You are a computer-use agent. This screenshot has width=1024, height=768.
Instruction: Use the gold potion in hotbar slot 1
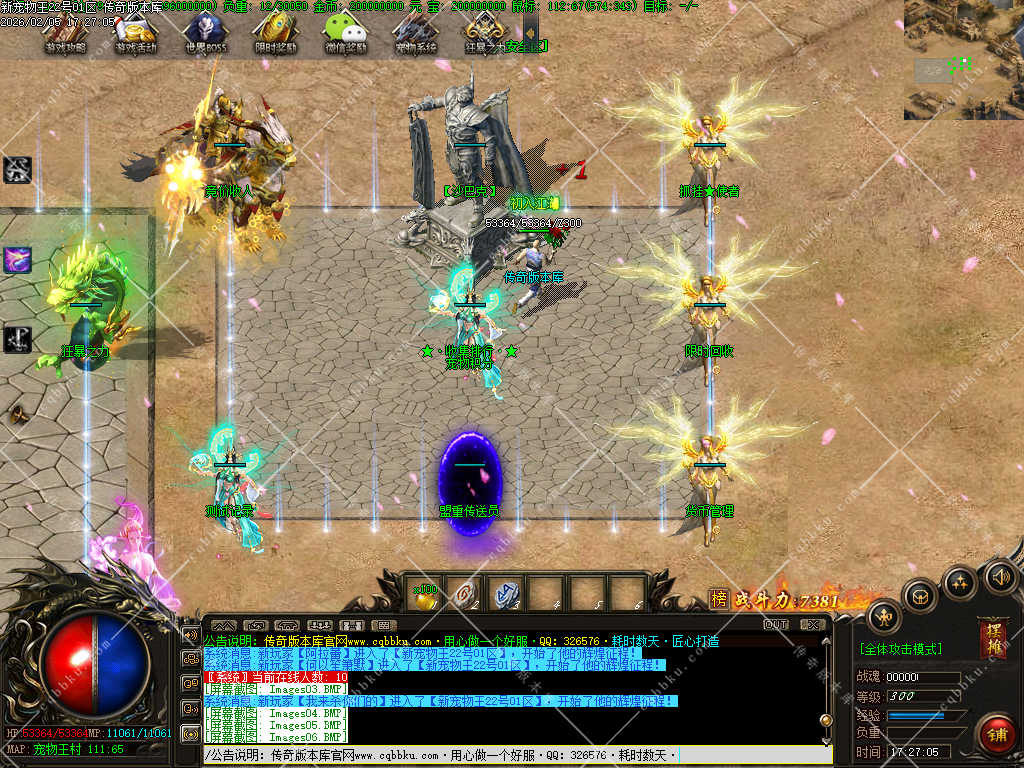424,594
